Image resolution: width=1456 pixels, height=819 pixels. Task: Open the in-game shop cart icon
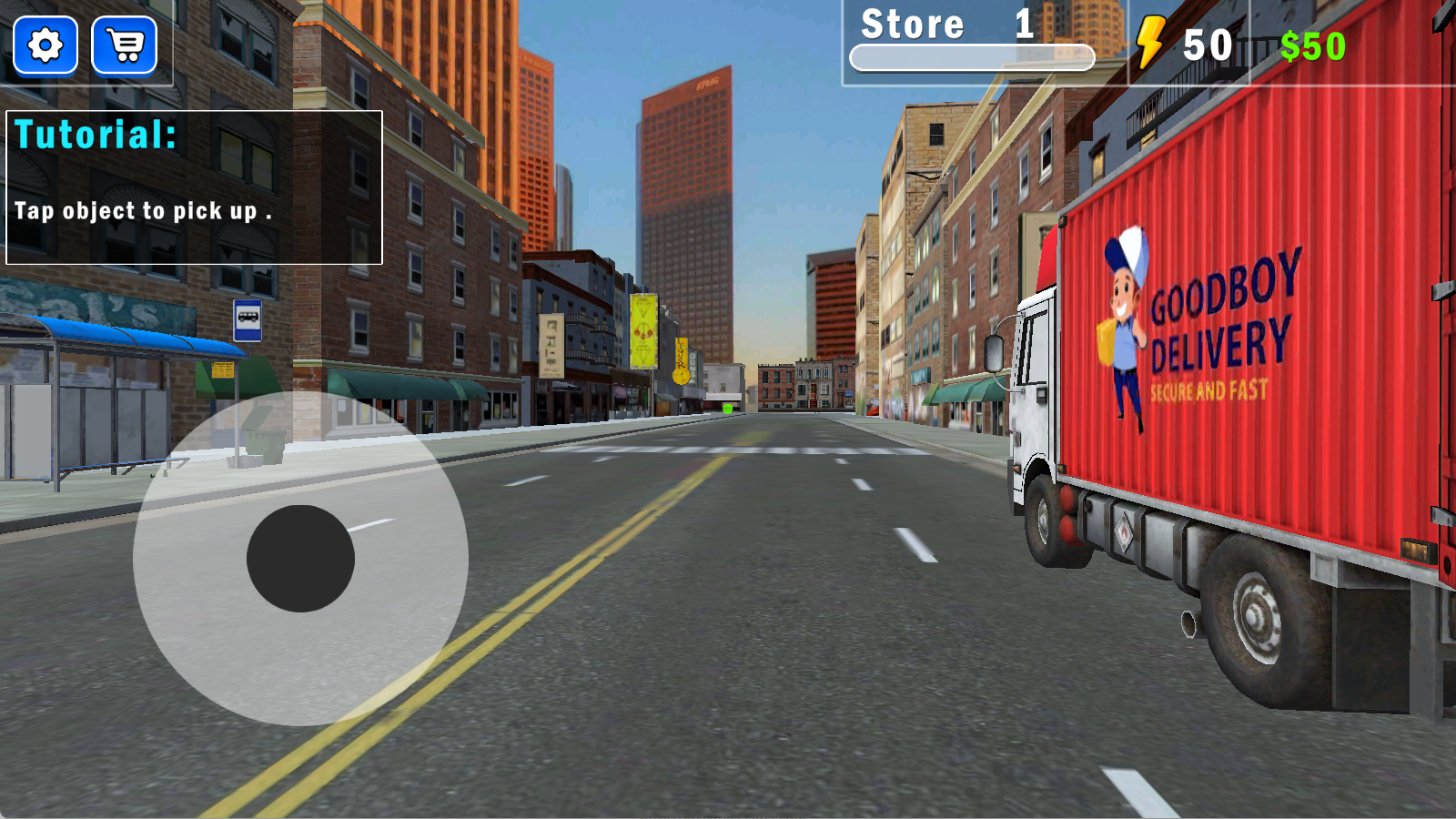126,45
